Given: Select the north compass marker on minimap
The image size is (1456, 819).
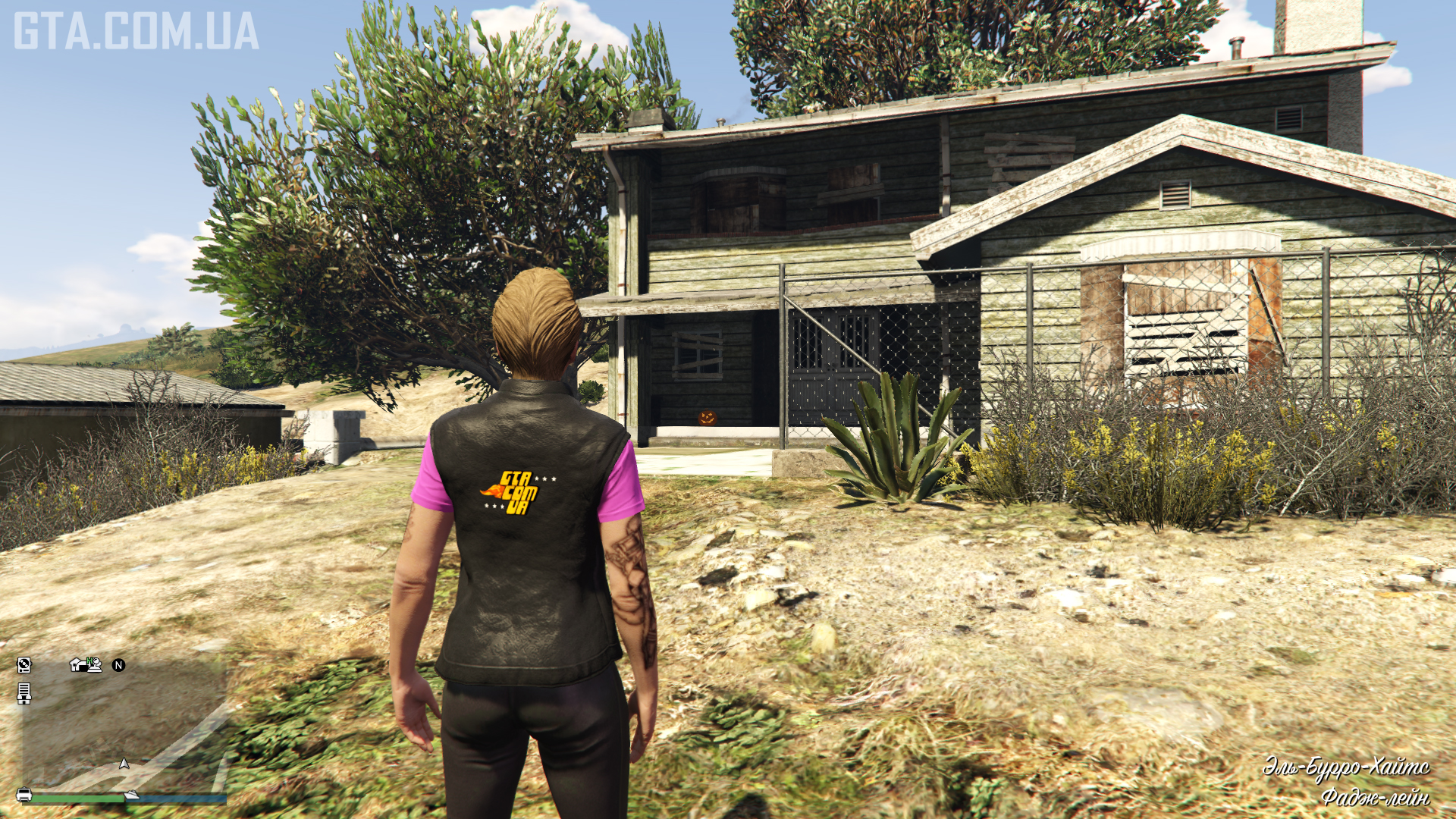Looking at the screenshot, I should click(118, 665).
